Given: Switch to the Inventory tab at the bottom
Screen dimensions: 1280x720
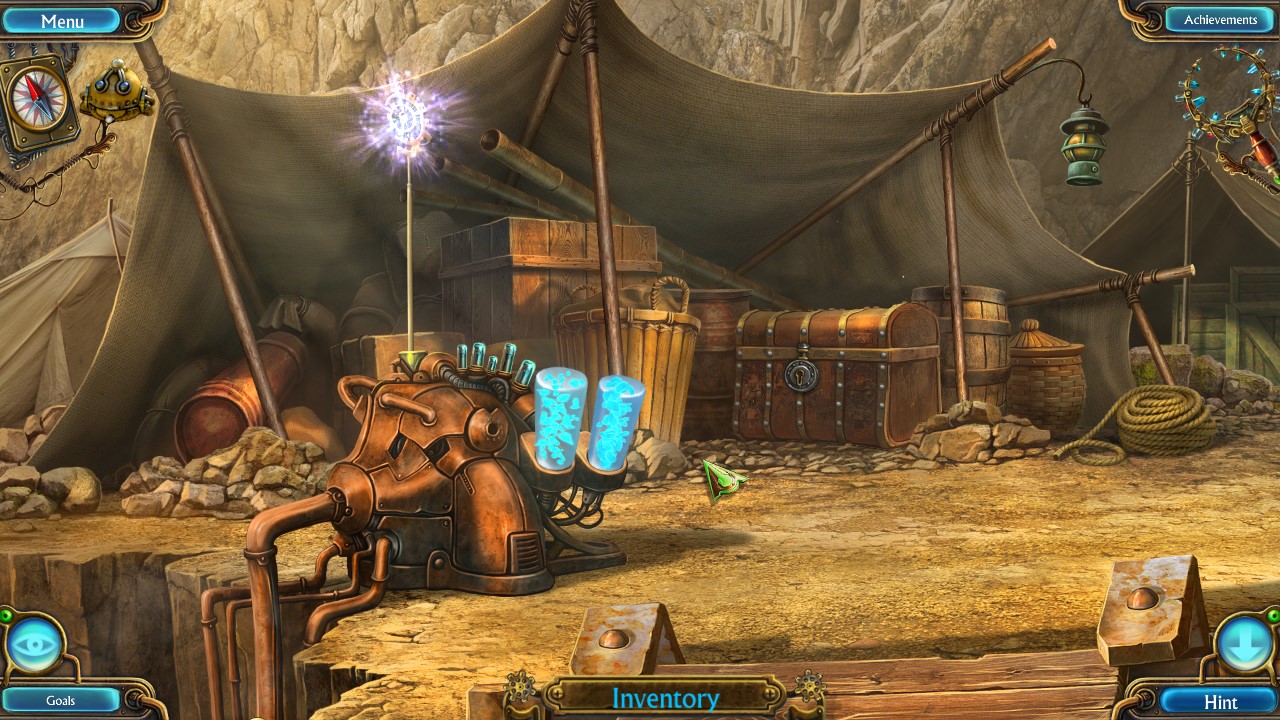Looking at the screenshot, I should 665,699.
